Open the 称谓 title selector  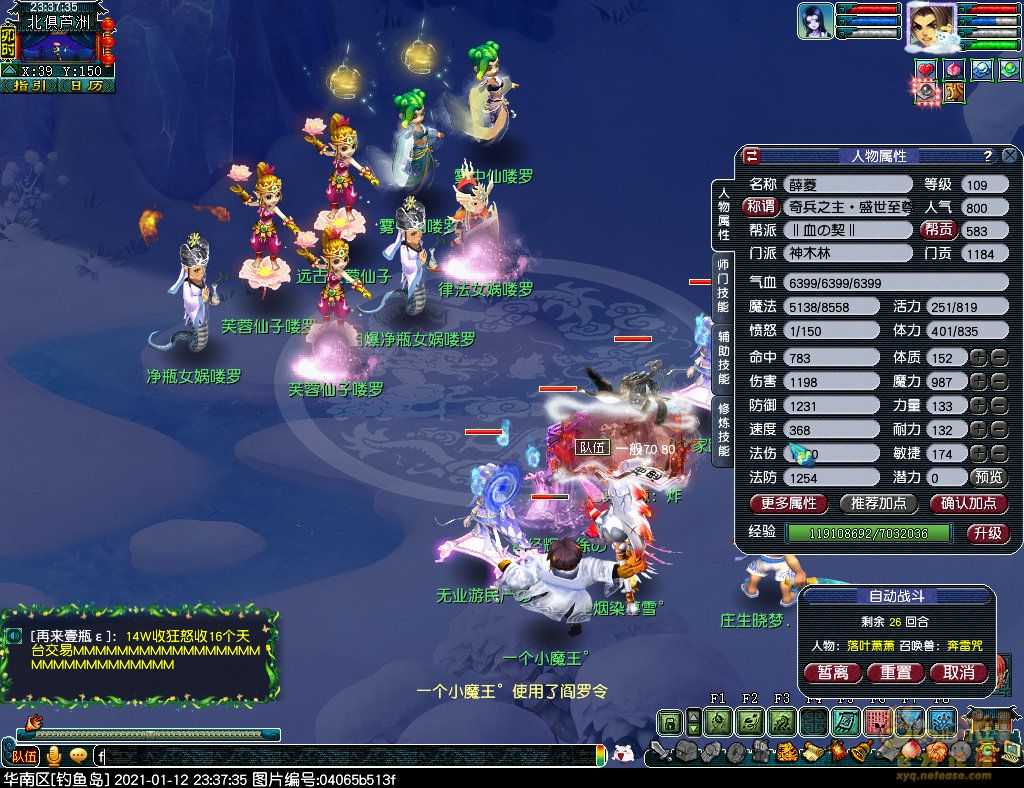click(760, 207)
